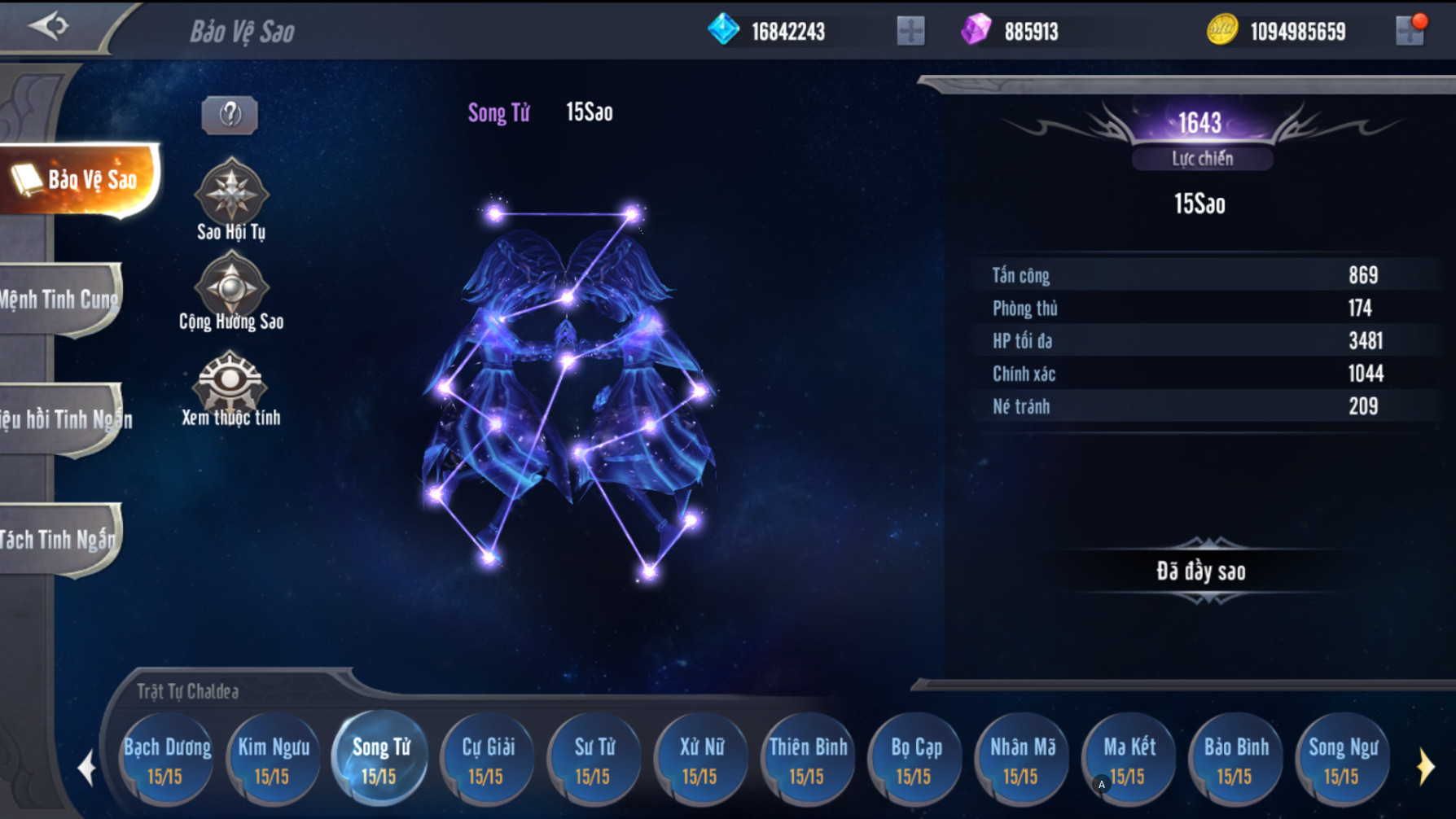
Task: Select the Thiên Bình constellation
Action: click(x=808, y=760)
